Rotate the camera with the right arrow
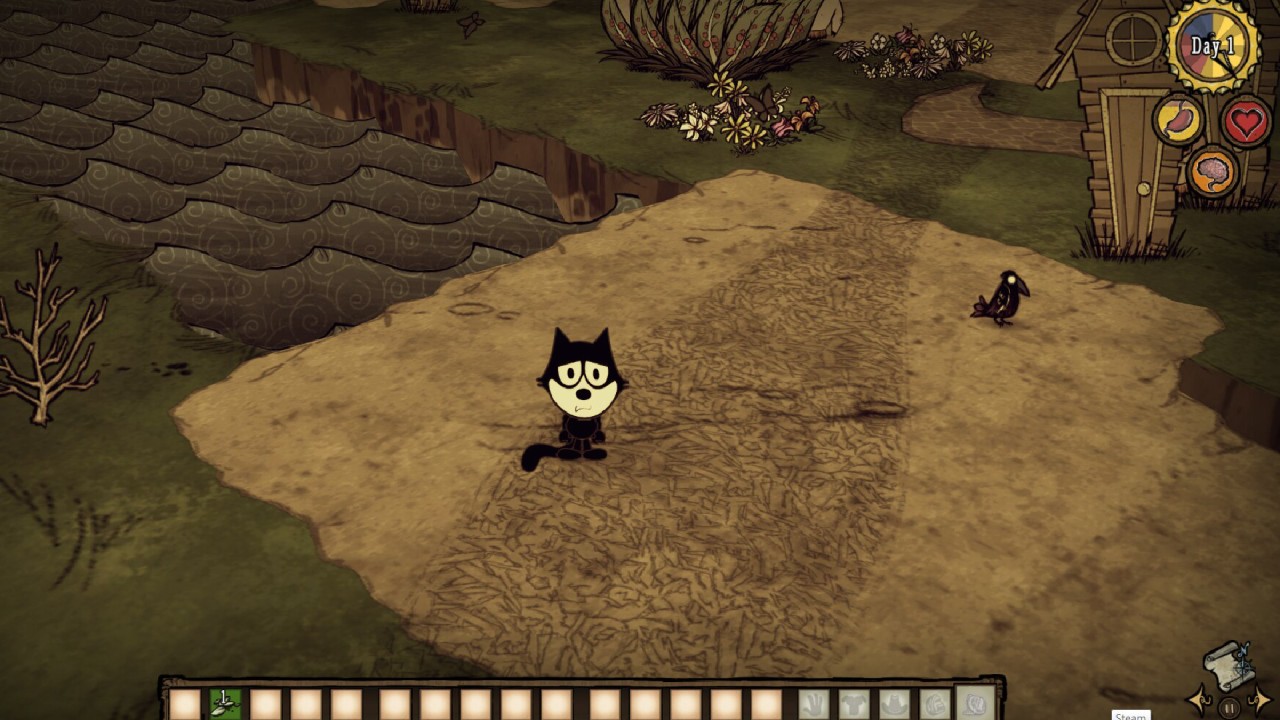This screenshot has width=1280, height=720. (1260, 700)
